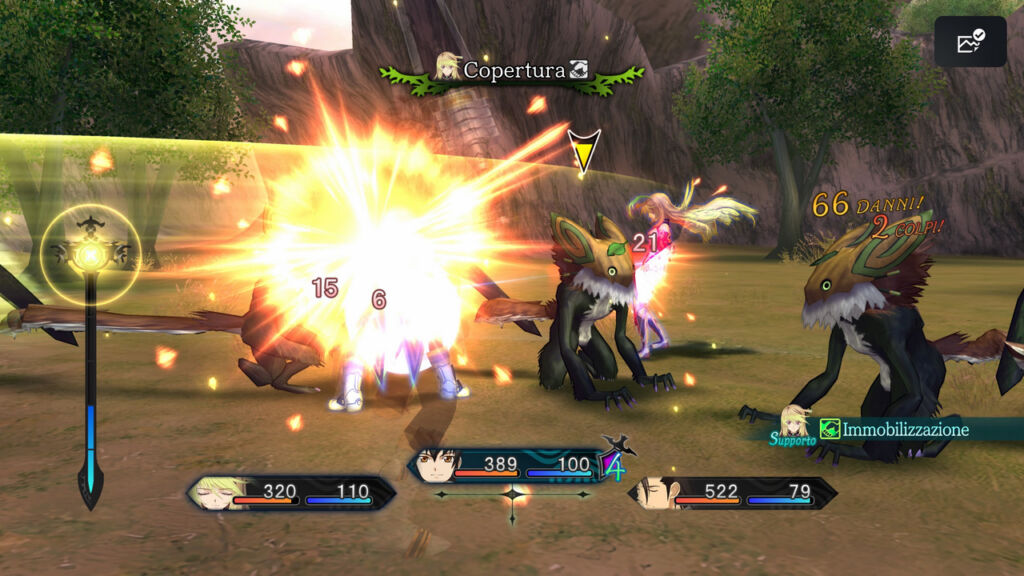Select the blonde character's status panel
This screenshot has width=1024, height=576.
[291, 492]
